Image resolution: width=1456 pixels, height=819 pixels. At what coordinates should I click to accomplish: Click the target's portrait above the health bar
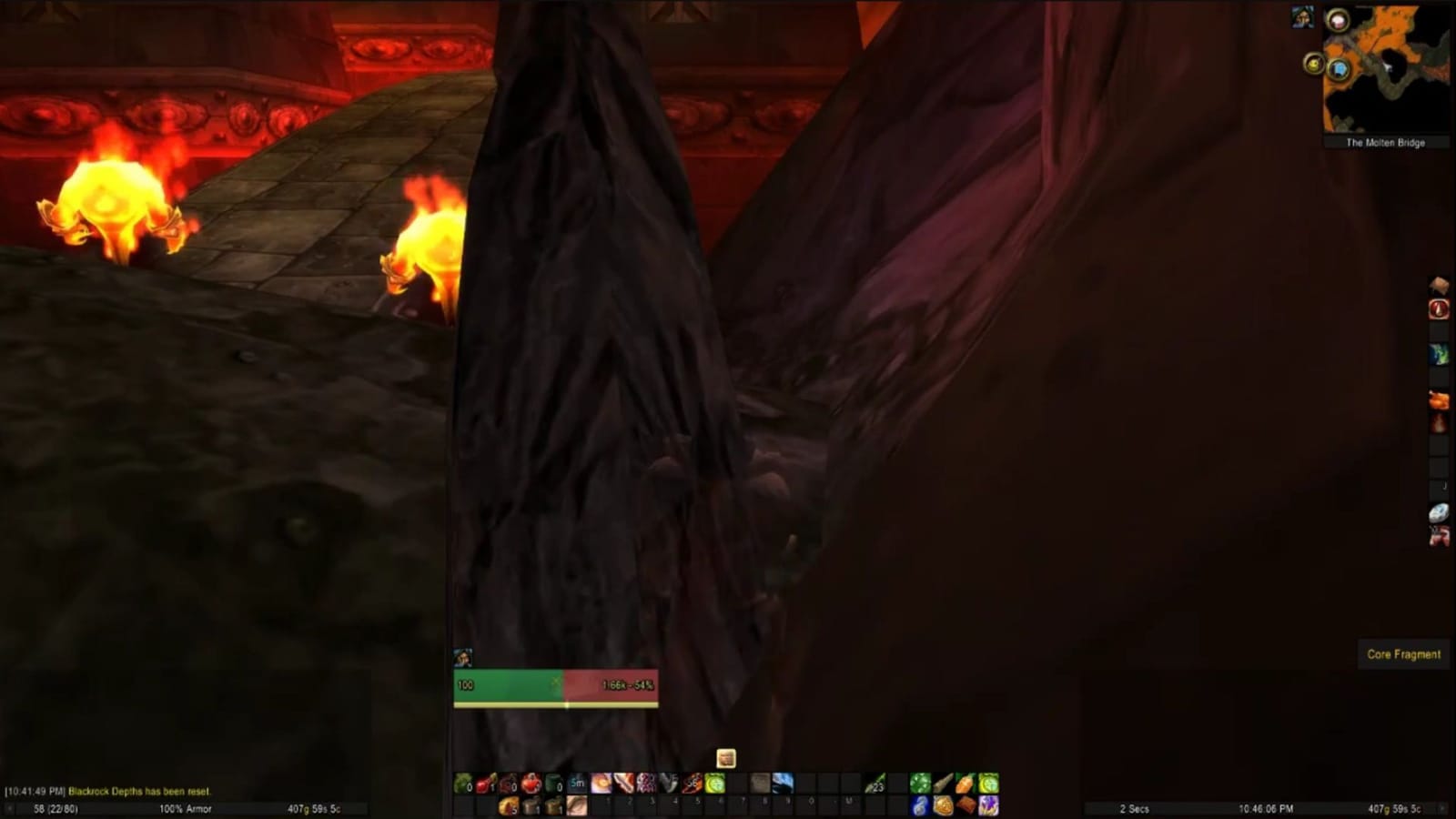click(463, 657)
